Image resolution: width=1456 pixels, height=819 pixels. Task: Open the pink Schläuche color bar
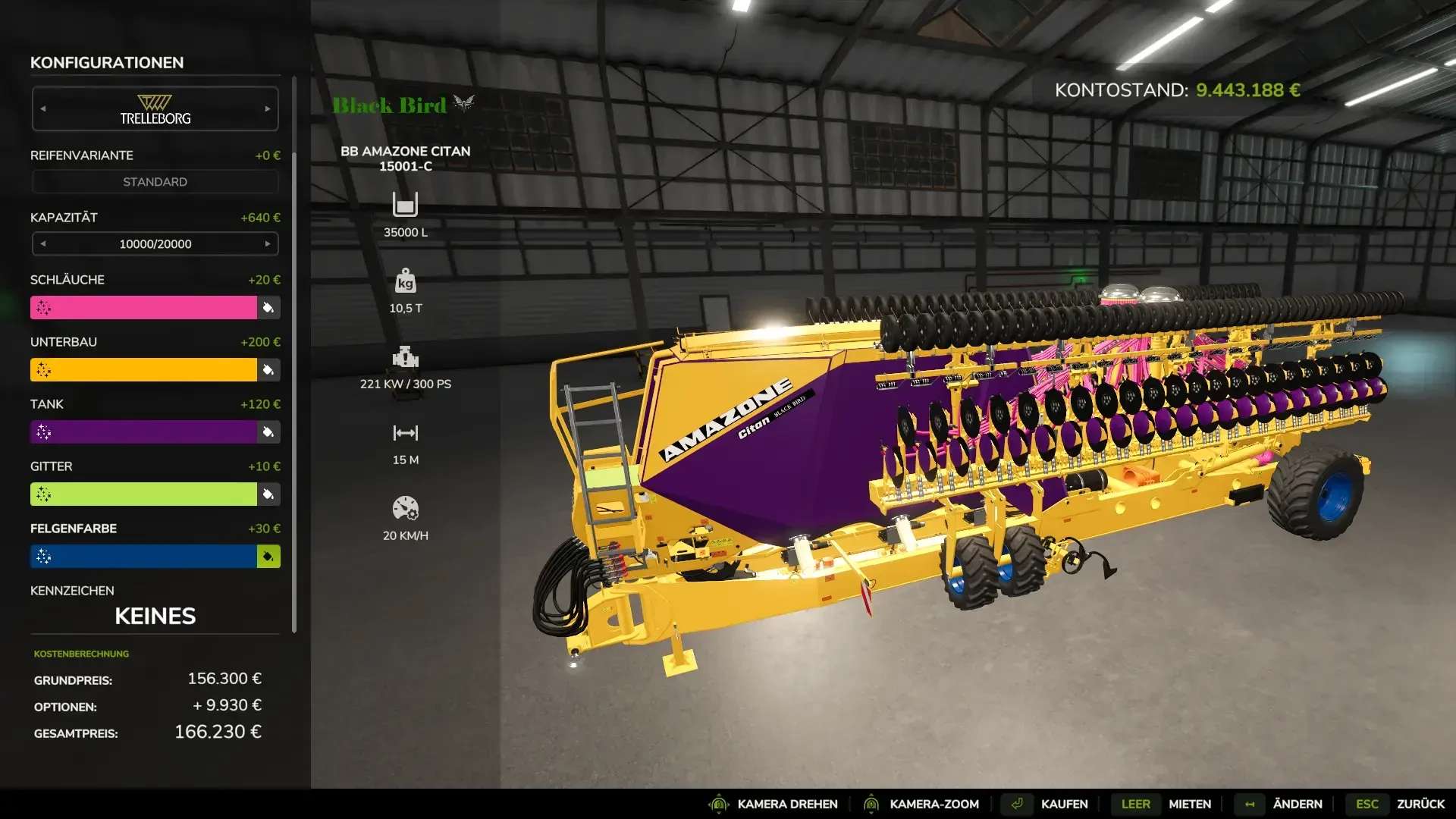[x=144, y=308]
